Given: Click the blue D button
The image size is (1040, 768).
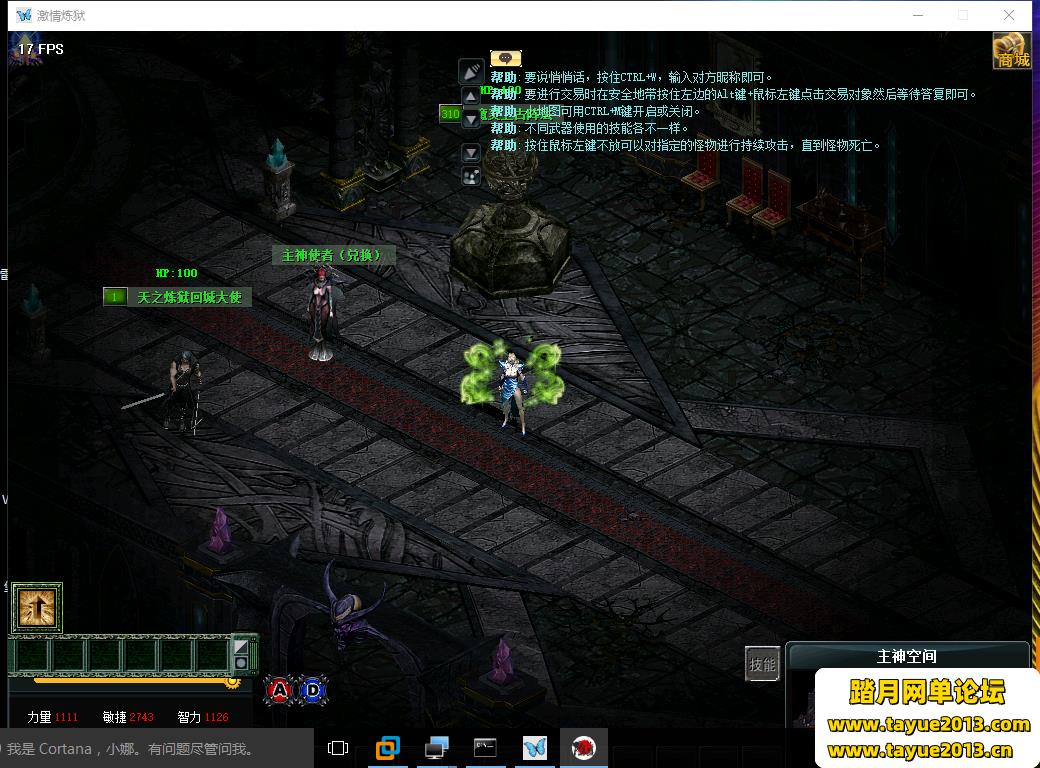Looking at the screenshot, I should 312,689.
